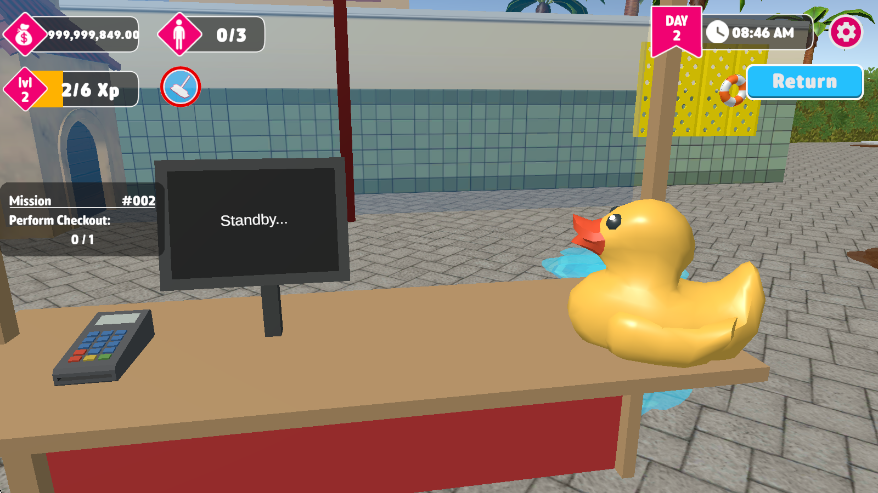The height and width of the screenshot is (493, 878).
Task: Activate the broom cleaning icon
Action: [181, 88]
